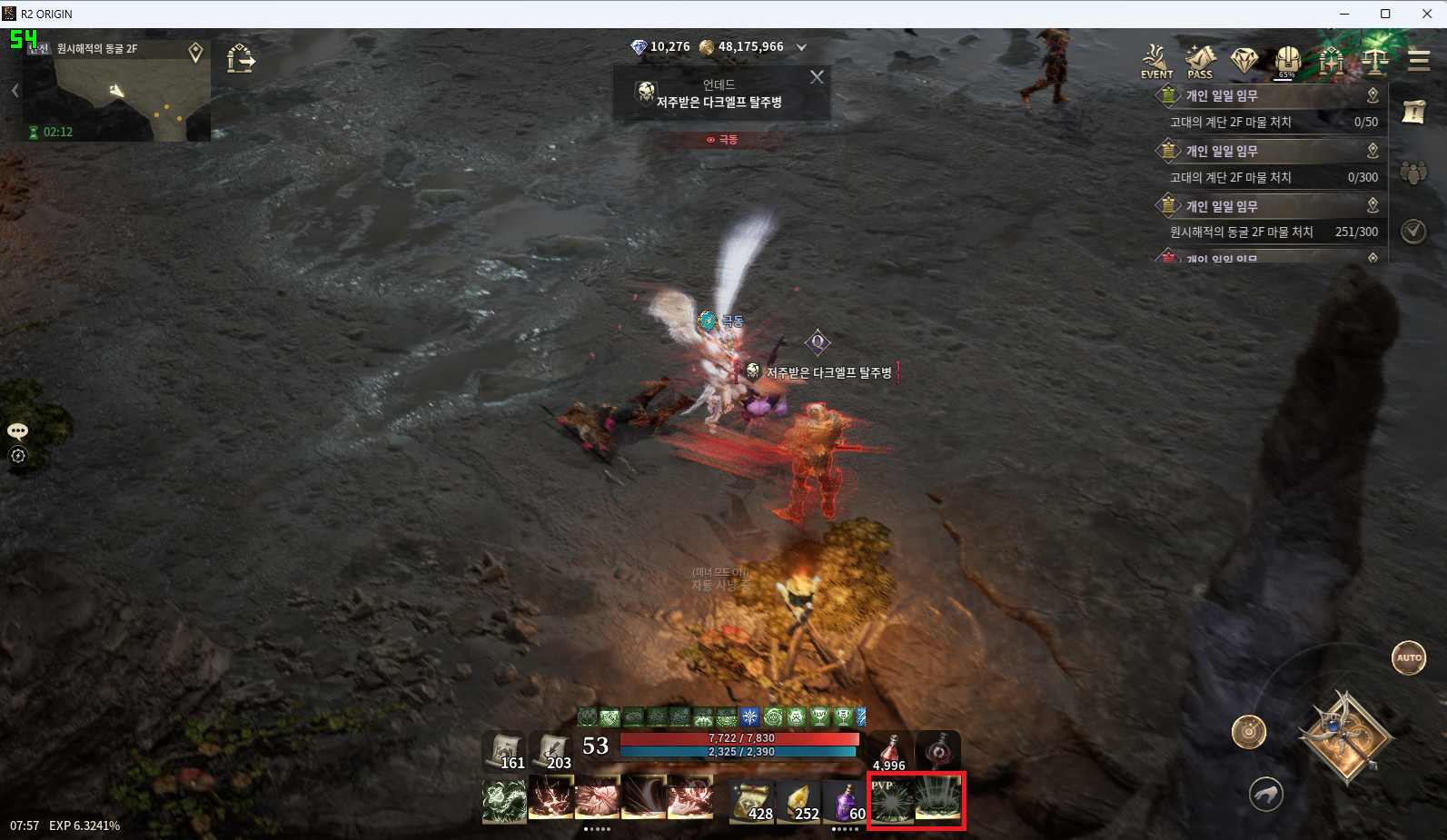Use the golden scroll with 428 count
This screenshot has height=840, width=1447.
click(x=751, y=801)
